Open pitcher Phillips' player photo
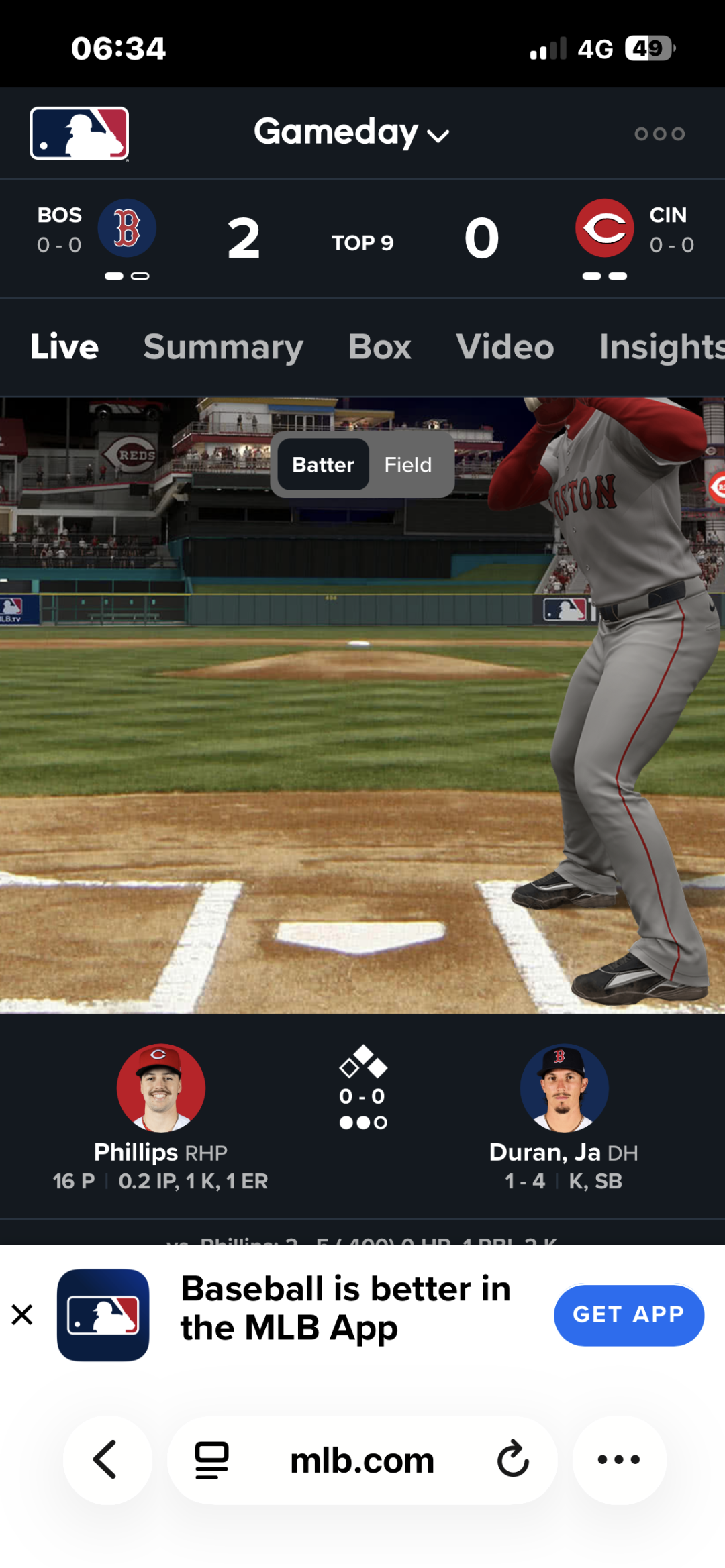This screenshot has height=1568, width=725. coord(160,1088)
